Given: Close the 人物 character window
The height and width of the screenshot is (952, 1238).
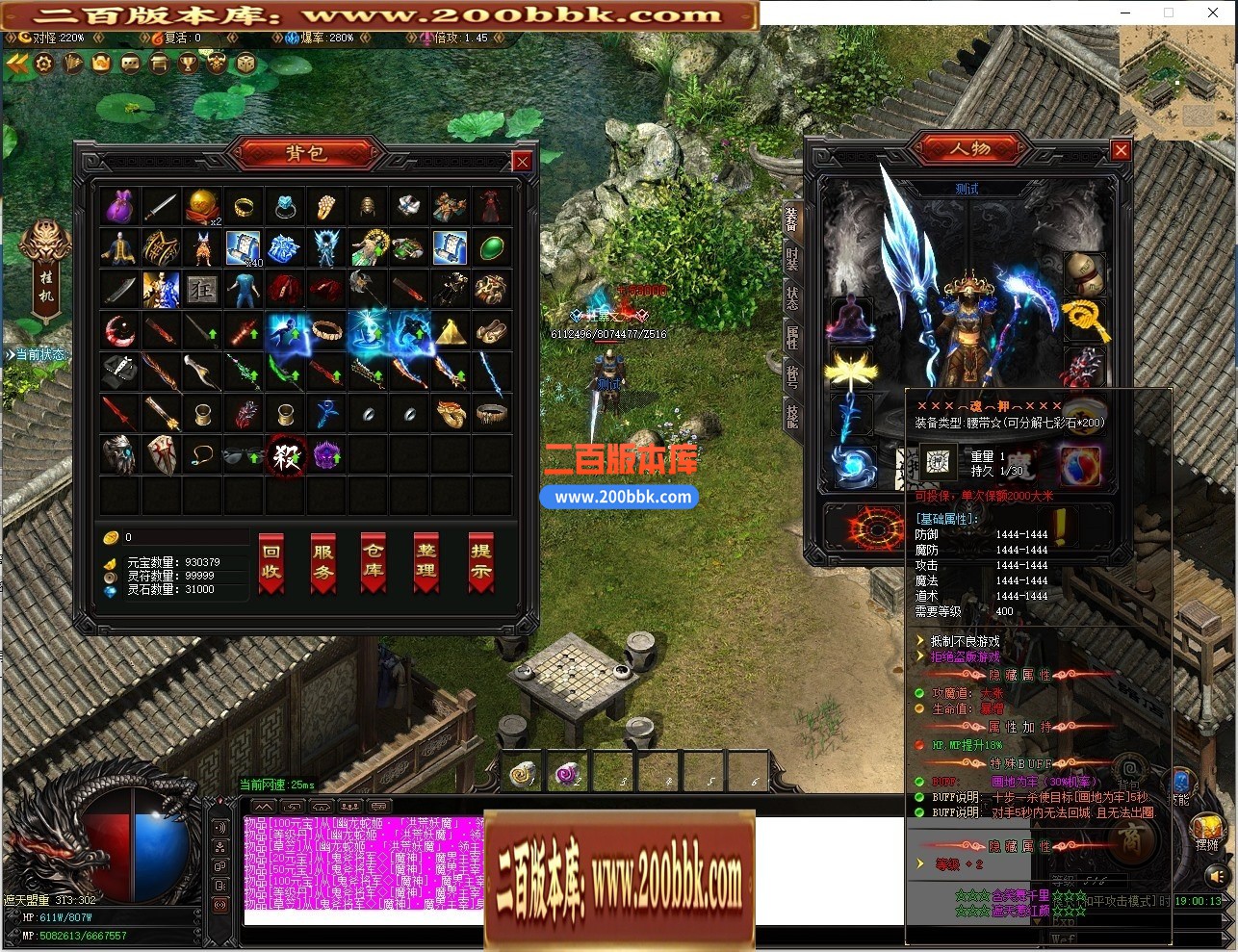Looking at the screenshot, I should tap(1121, 150).
